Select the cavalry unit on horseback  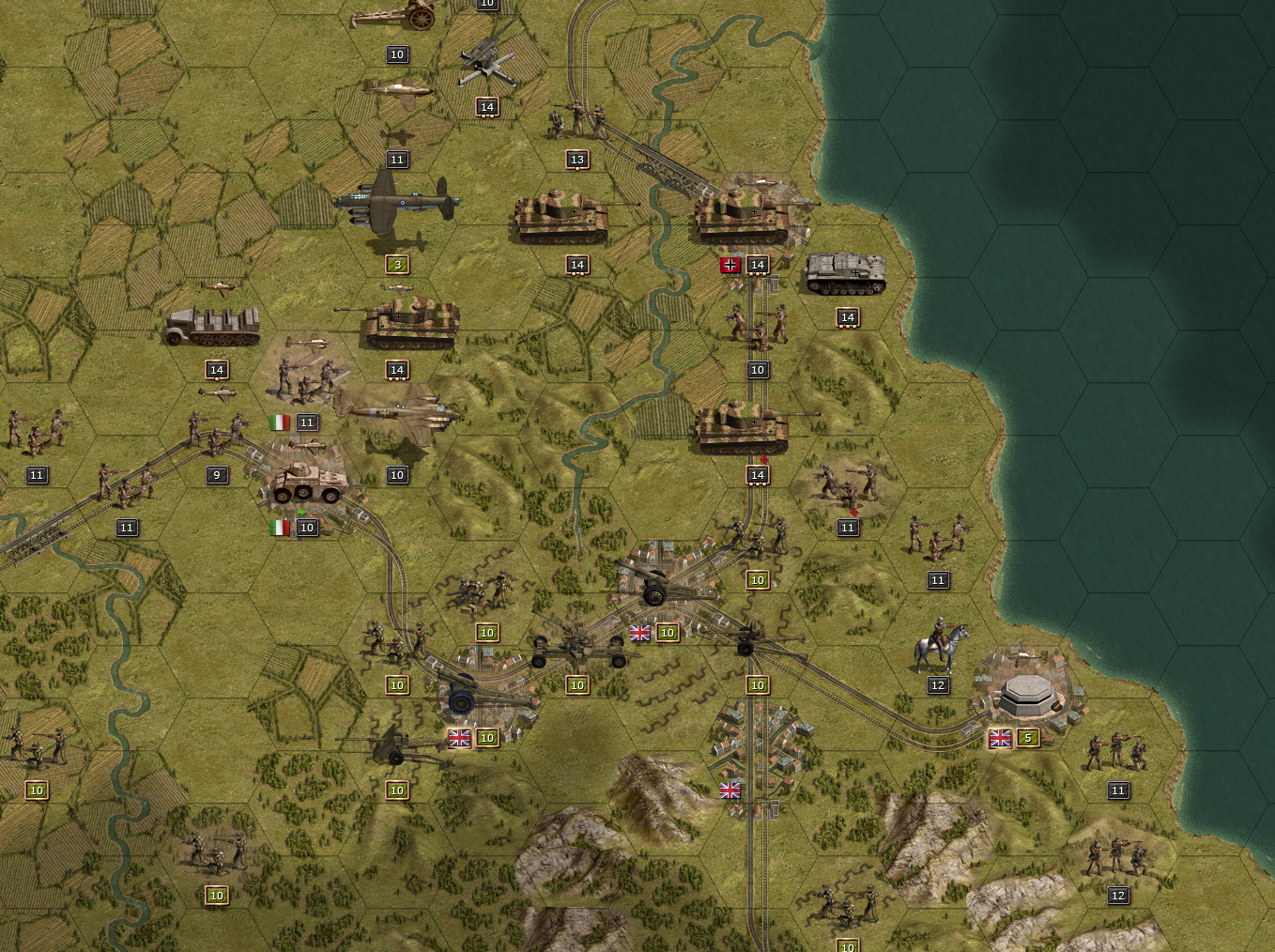tap(939, 646)
